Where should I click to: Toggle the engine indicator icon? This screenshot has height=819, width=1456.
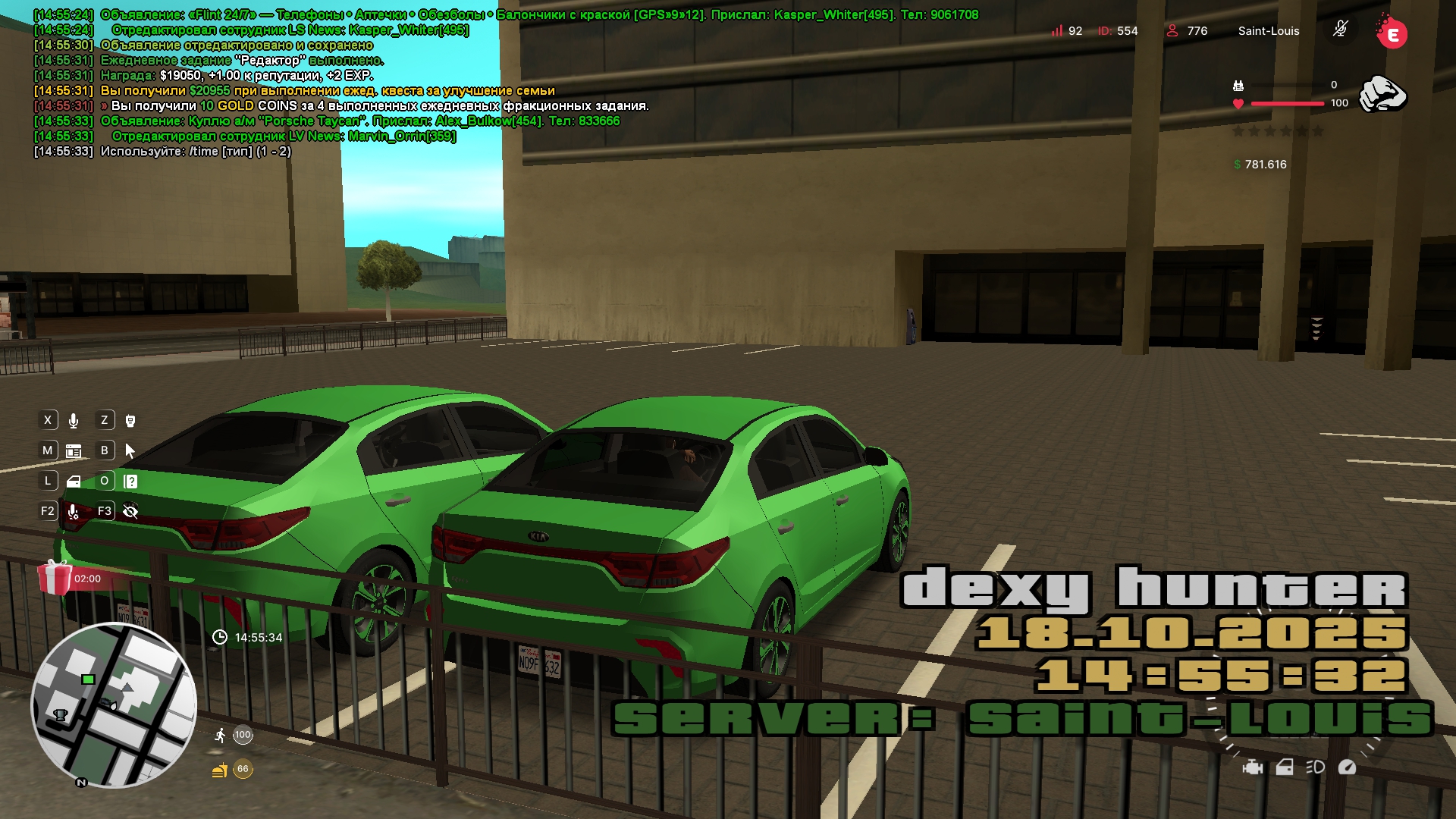[1253, 767]
